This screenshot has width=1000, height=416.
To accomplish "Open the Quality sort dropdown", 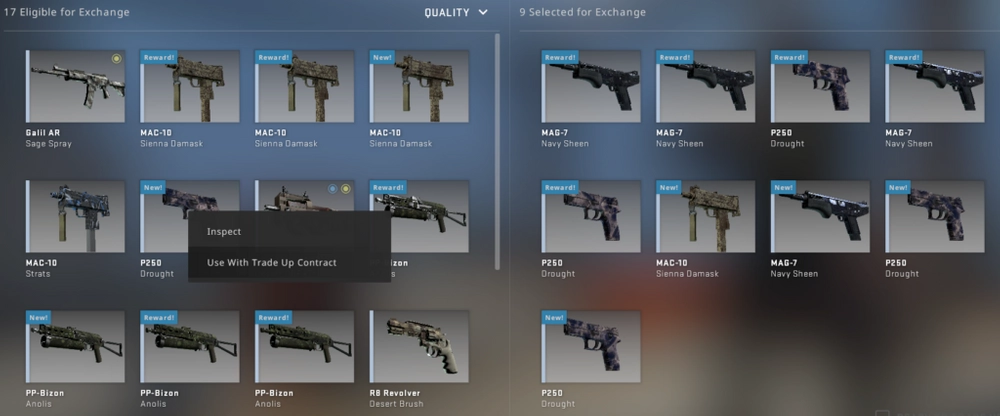I will pyautogui.click(x=455, y=12).
